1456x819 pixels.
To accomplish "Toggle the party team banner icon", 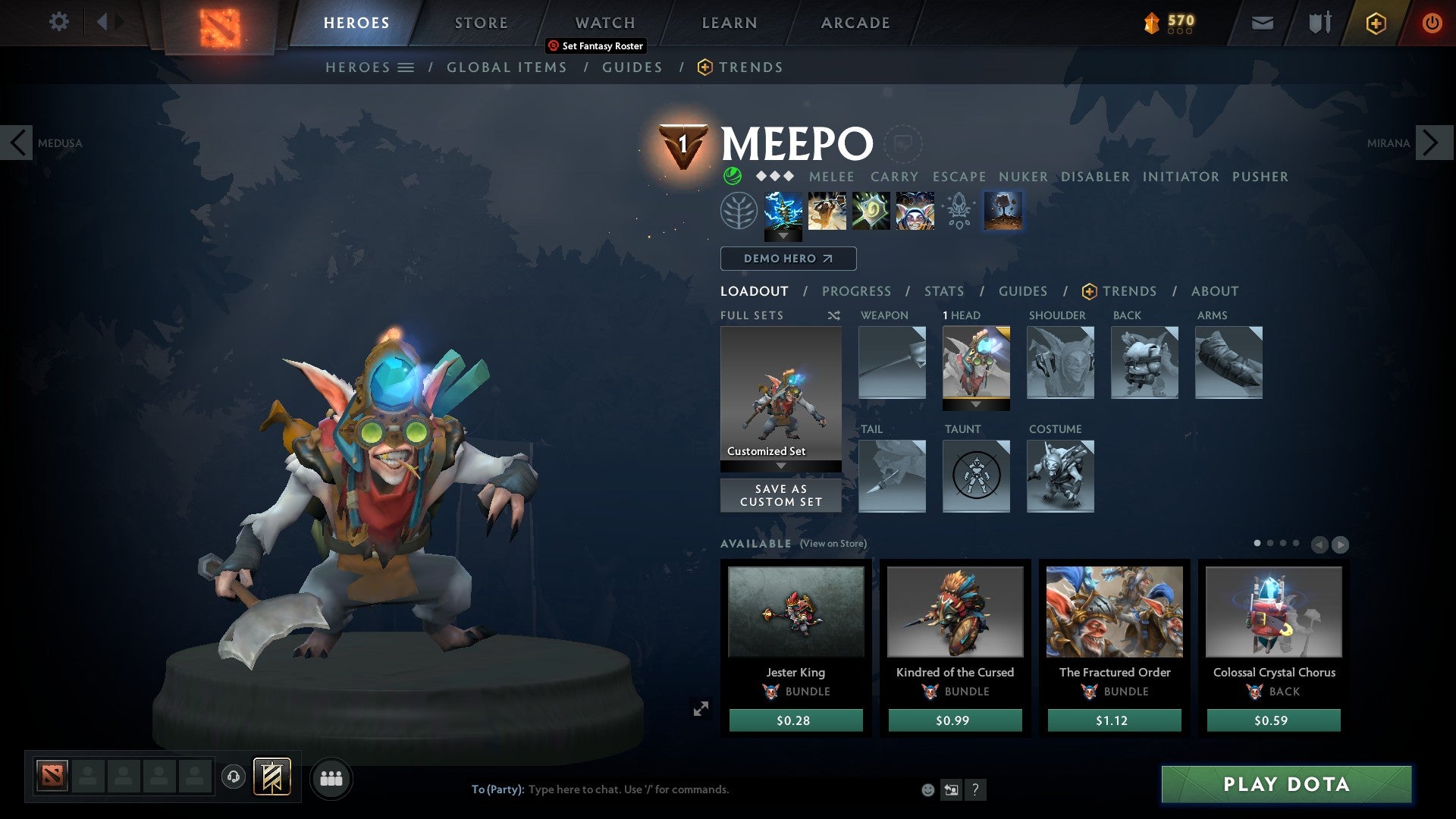I will point(273,778).
